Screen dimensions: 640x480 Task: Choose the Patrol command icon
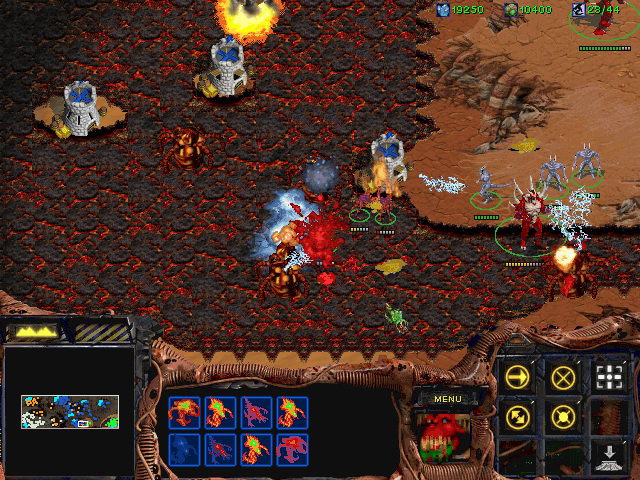tap(519, 416)
